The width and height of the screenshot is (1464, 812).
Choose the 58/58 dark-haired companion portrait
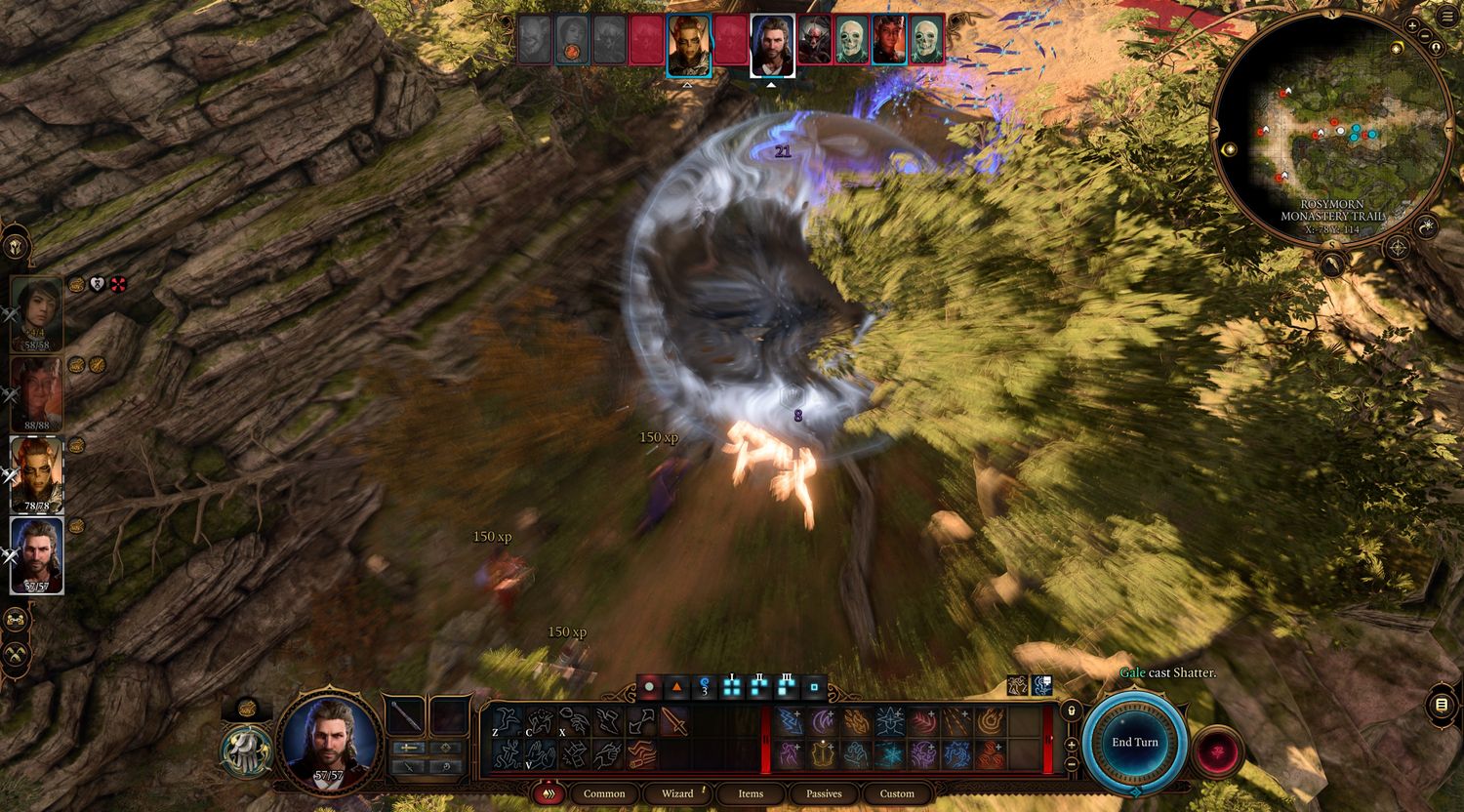37,312
